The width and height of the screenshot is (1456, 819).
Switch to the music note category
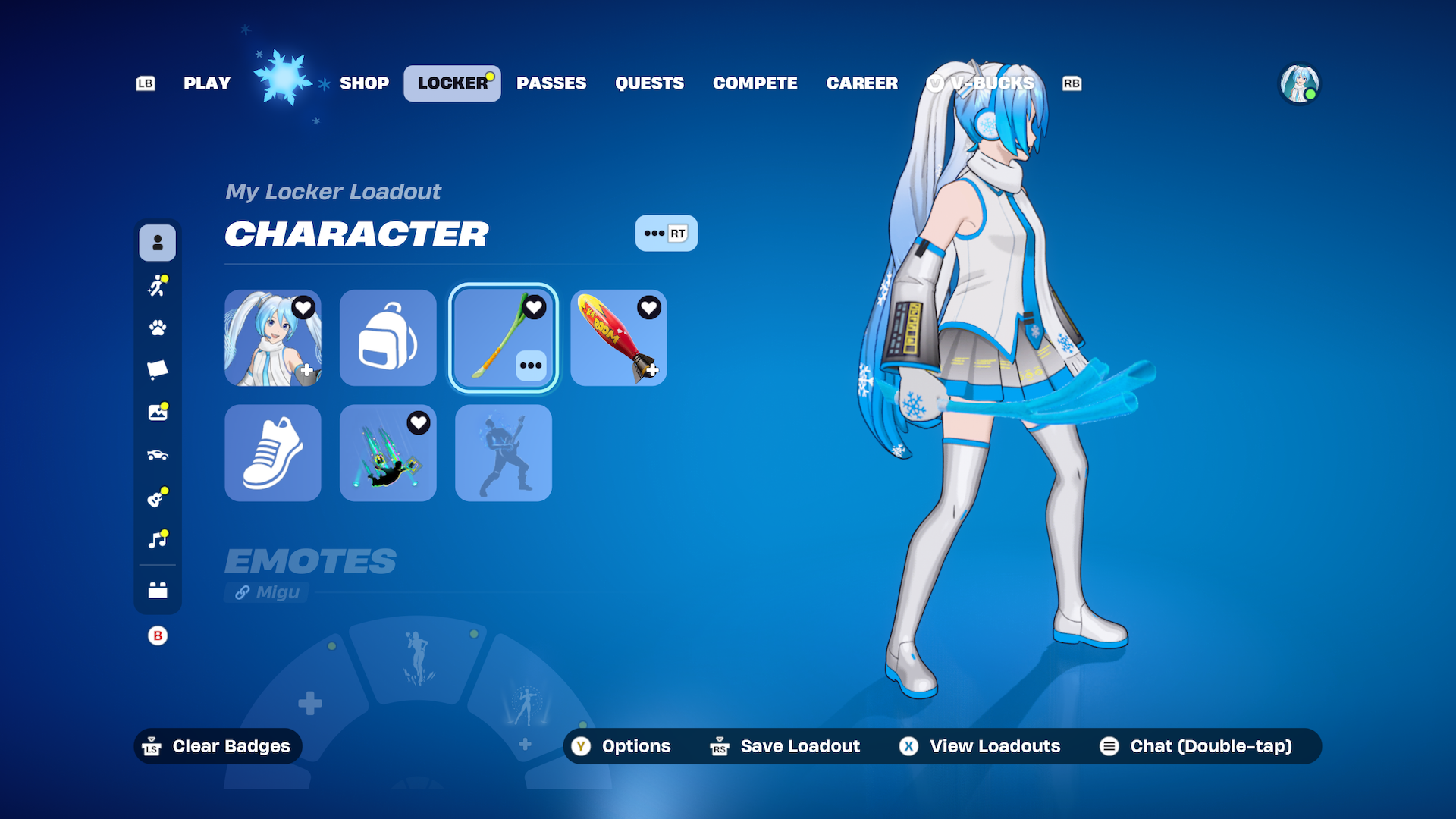pos(158,540)
